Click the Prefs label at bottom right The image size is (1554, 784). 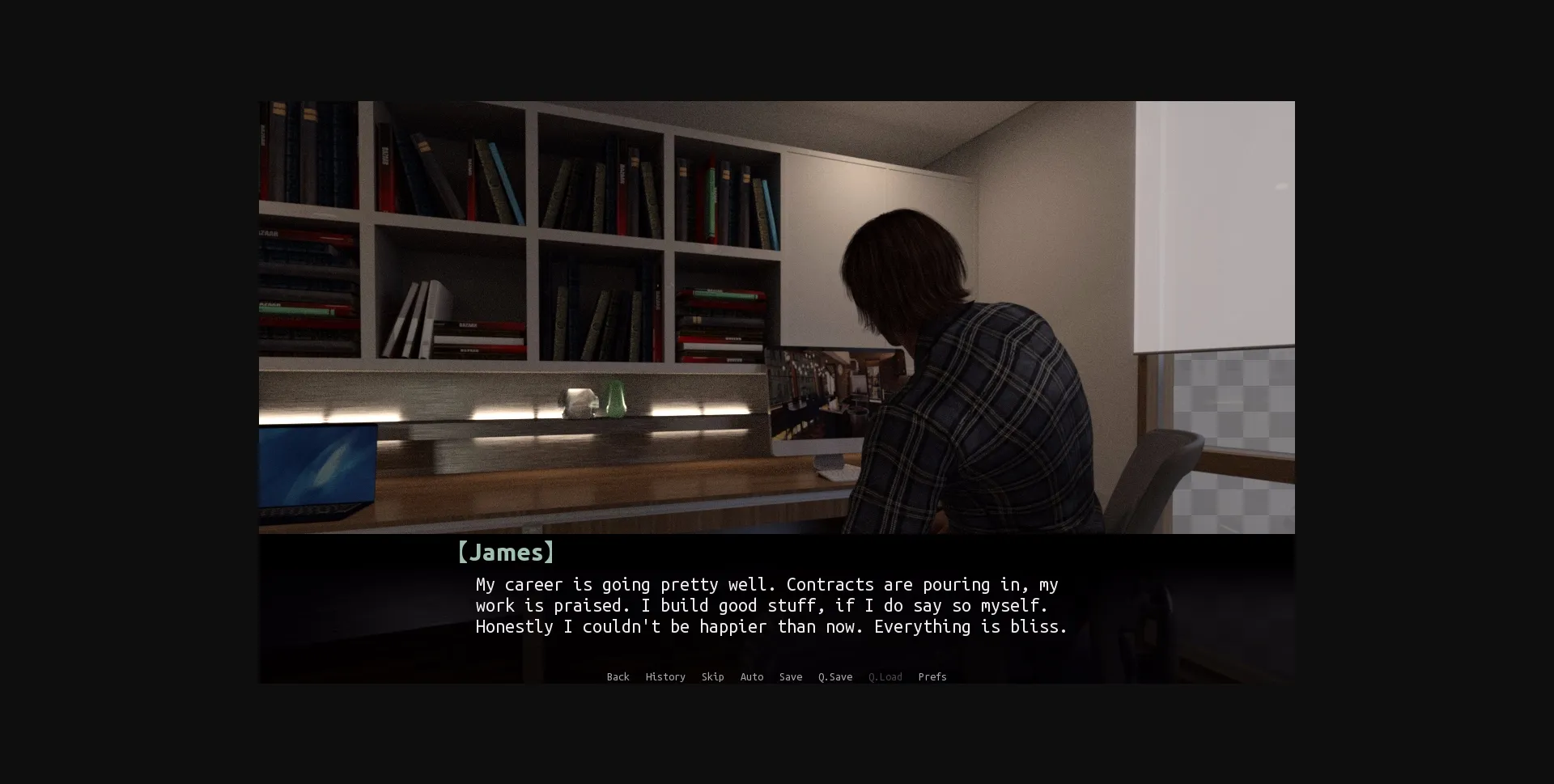tap(932, 677)
